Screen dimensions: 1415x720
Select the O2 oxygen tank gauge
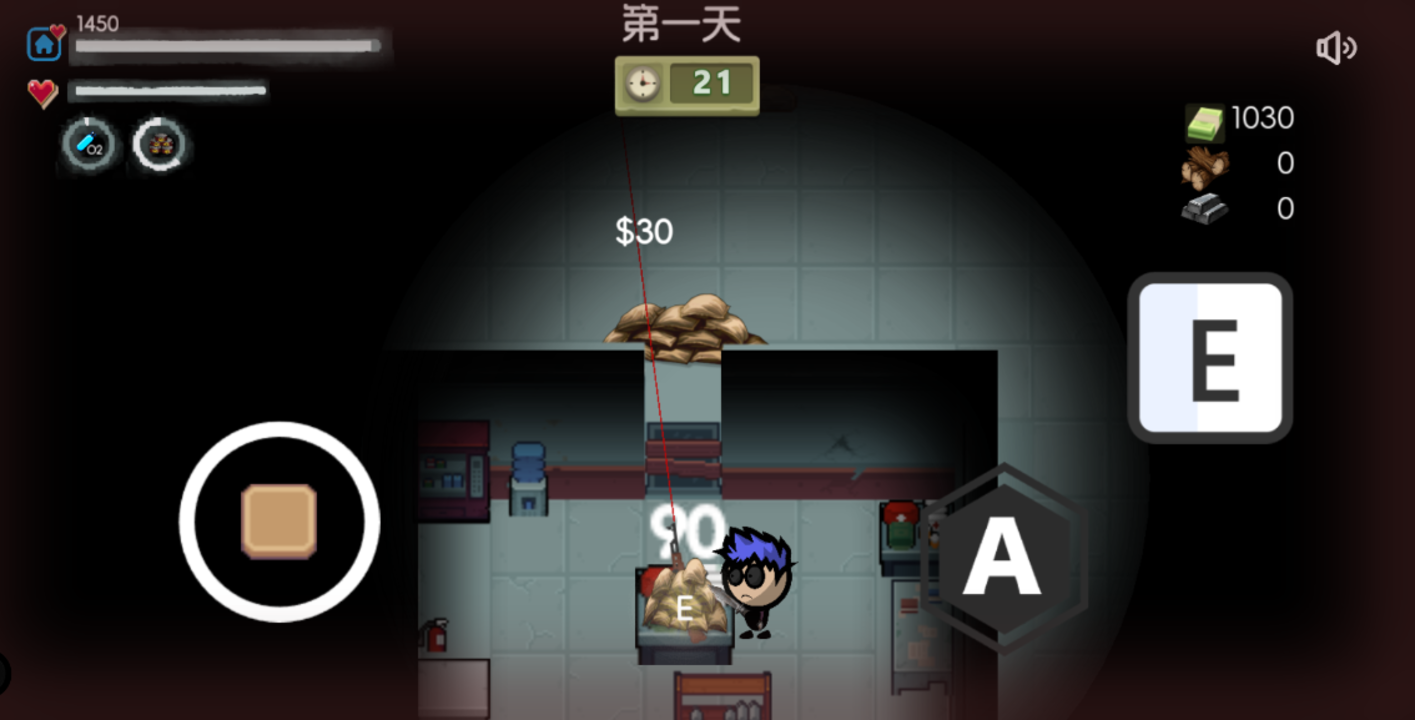[88, 145]
